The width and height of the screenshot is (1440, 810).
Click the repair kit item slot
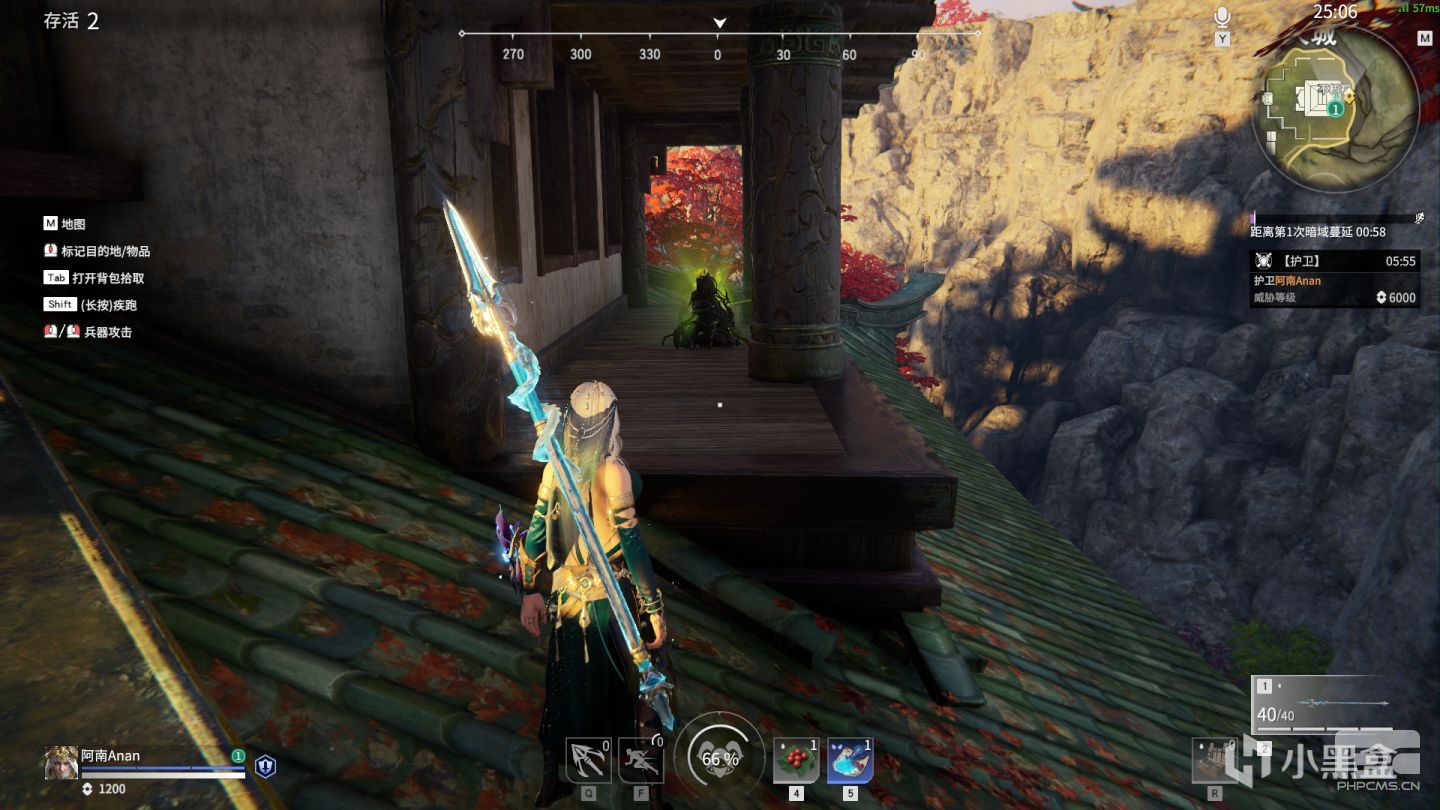pos(1215,761)
